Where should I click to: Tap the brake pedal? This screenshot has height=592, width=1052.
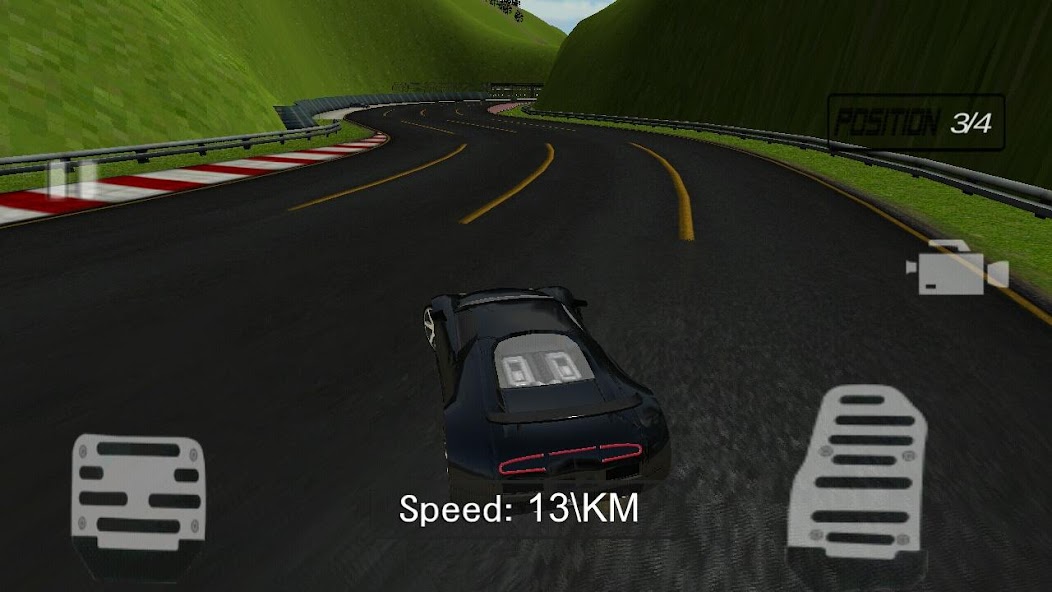(x=139, y=498)
